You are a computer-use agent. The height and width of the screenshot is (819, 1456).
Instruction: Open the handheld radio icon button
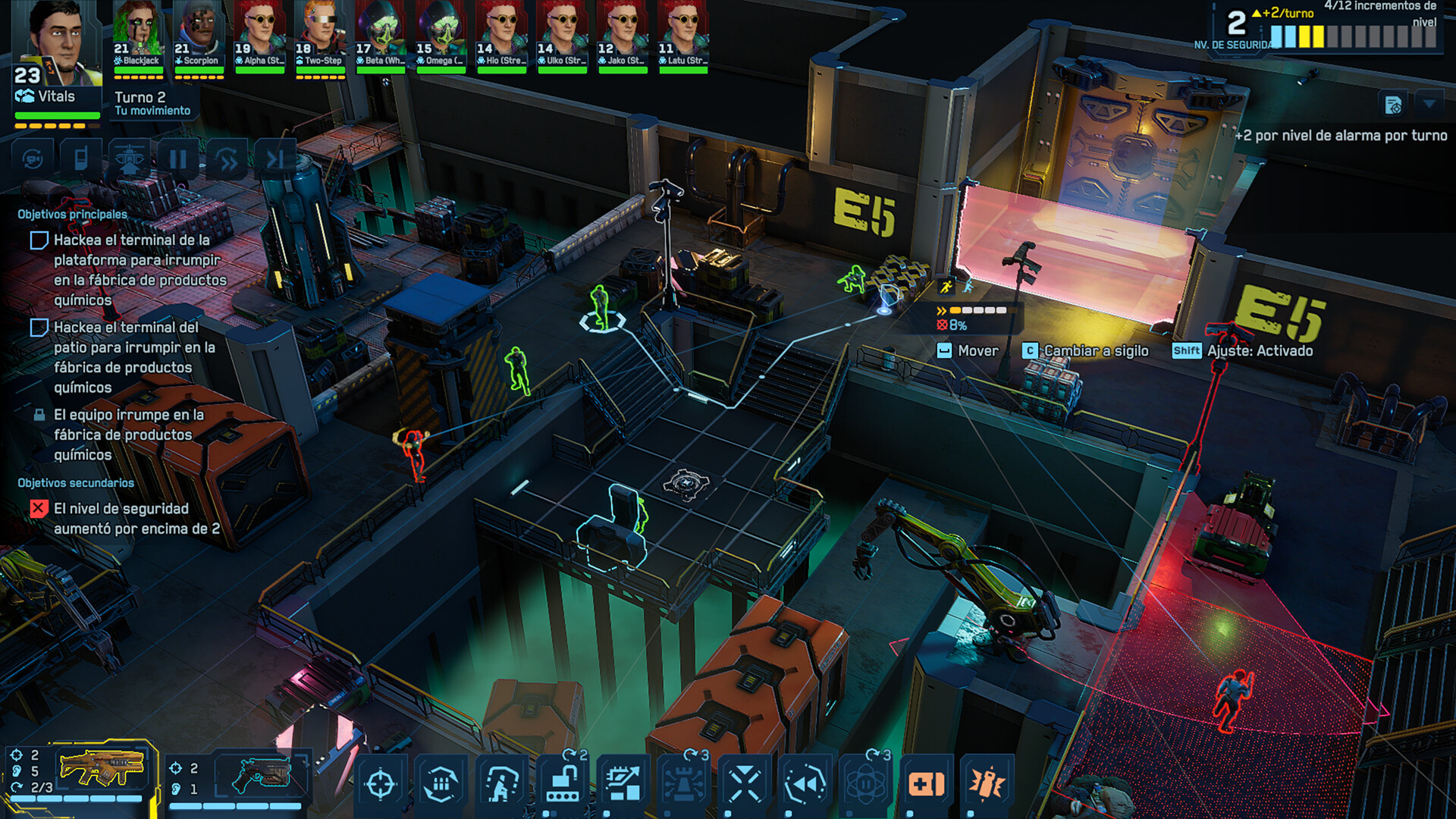click(81, 159)
